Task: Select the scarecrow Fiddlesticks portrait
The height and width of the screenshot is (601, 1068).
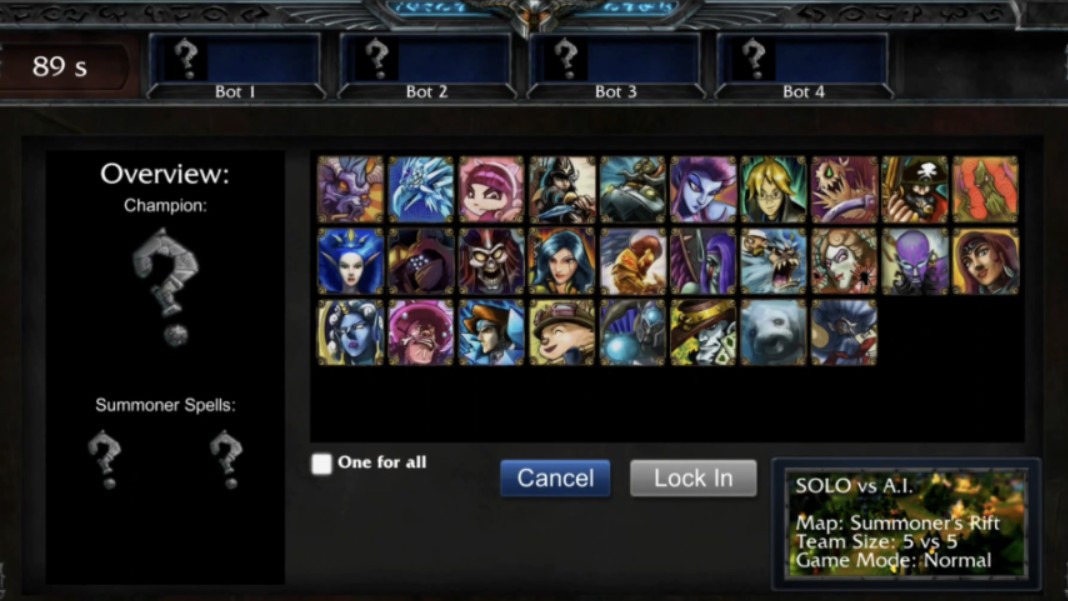Action: tap(844, 189)
